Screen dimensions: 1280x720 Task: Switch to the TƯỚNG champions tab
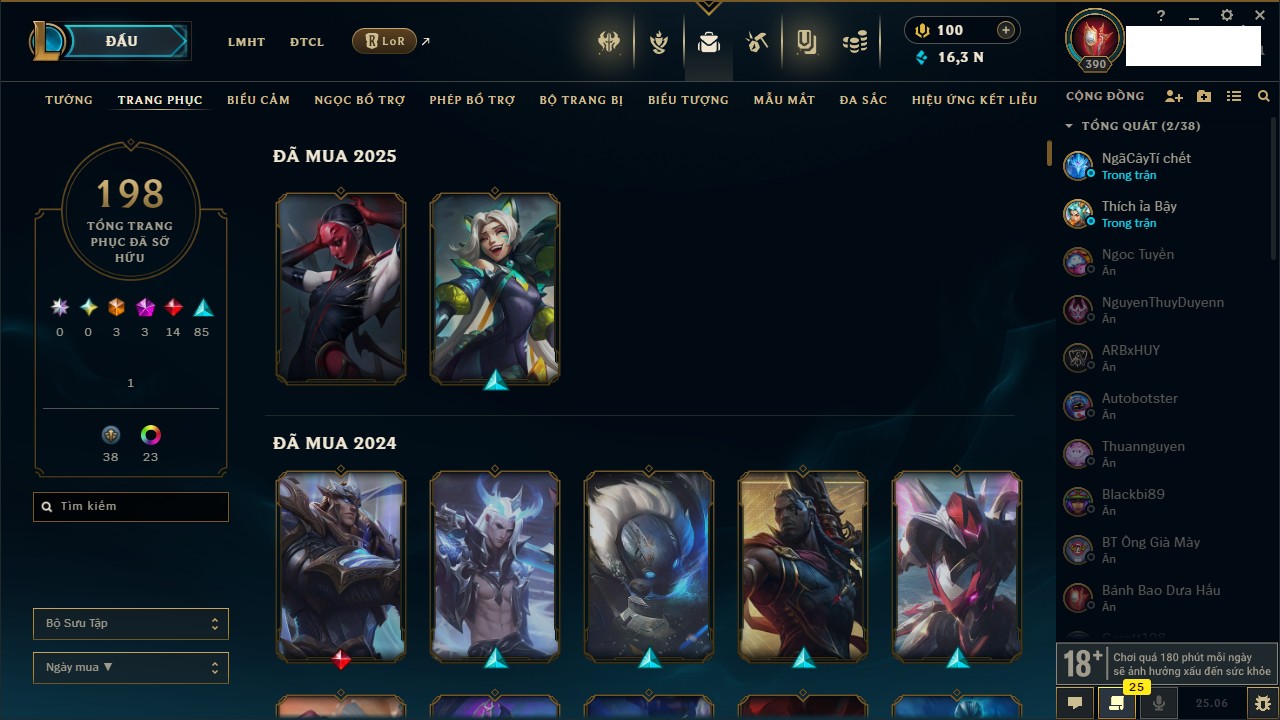[69, 100]
